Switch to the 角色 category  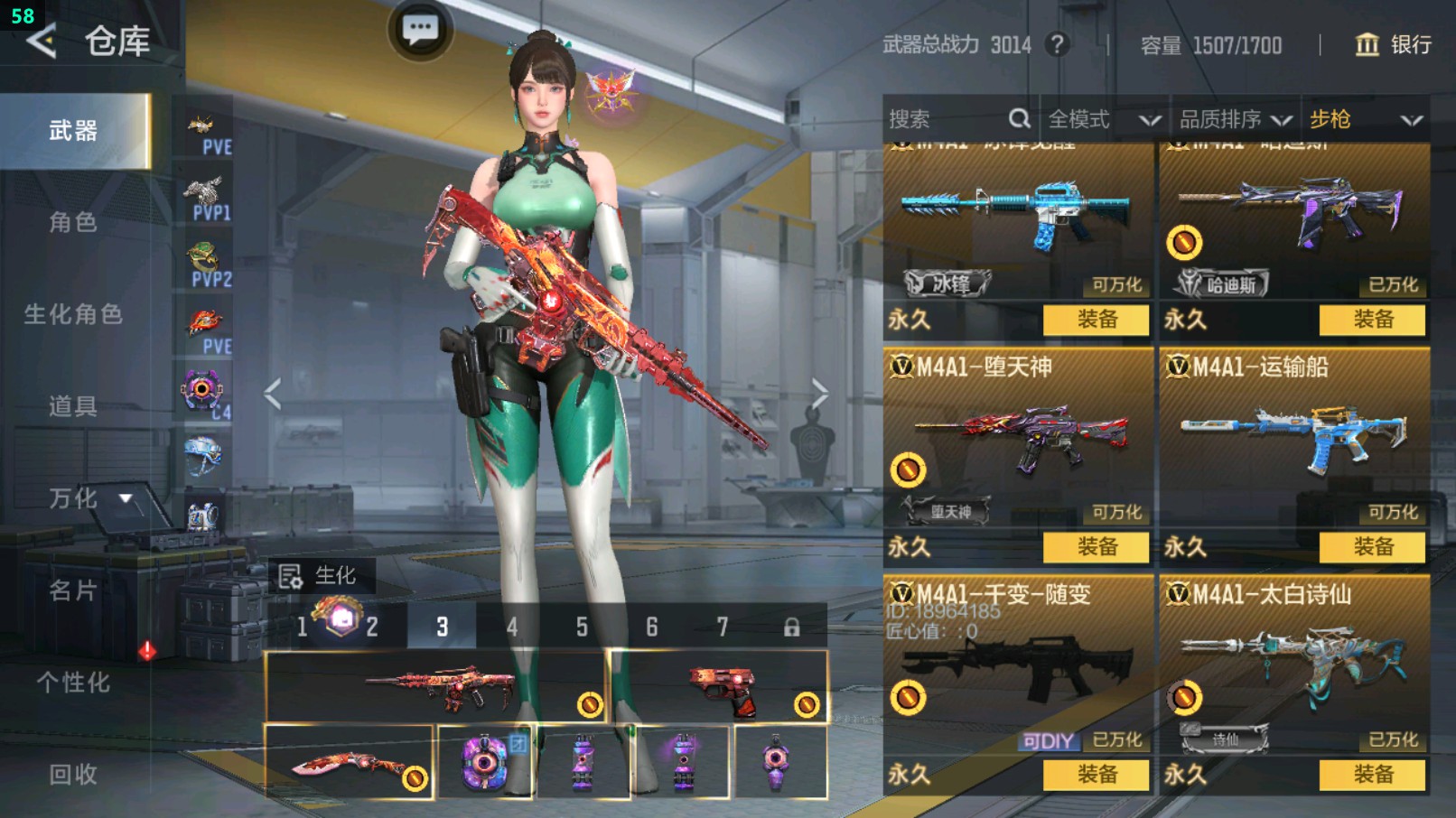tap(73, 222)
